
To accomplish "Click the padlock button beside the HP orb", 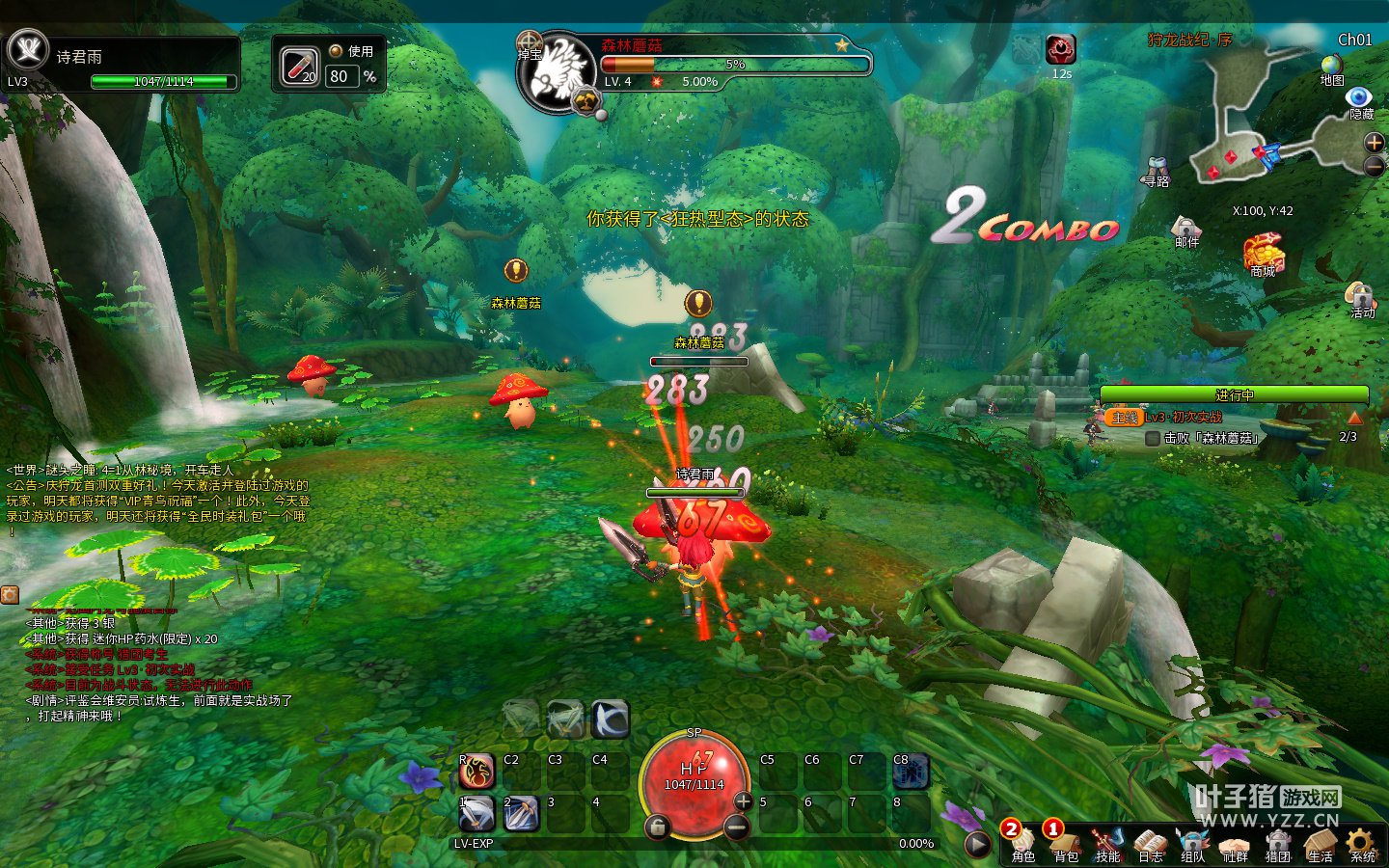I will tap(657, 827).
